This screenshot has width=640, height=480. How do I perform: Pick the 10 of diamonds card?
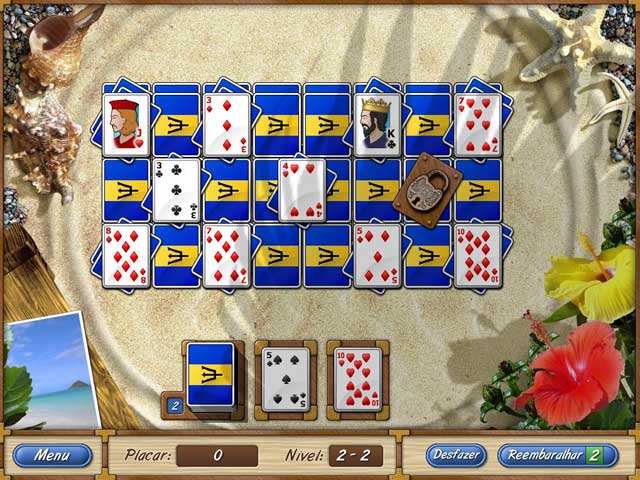(x=478, y=255)
